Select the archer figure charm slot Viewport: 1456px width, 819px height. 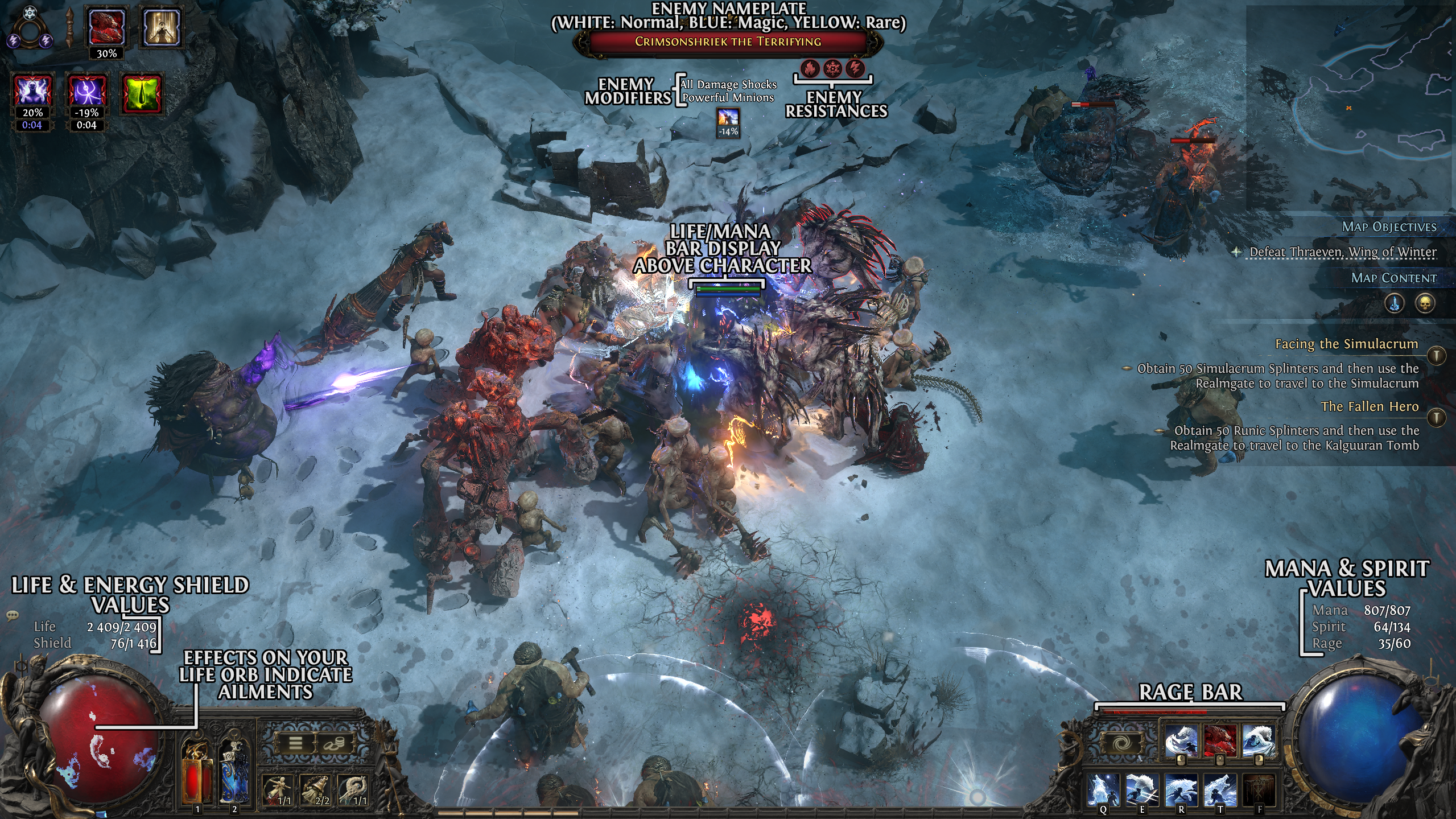278,791
